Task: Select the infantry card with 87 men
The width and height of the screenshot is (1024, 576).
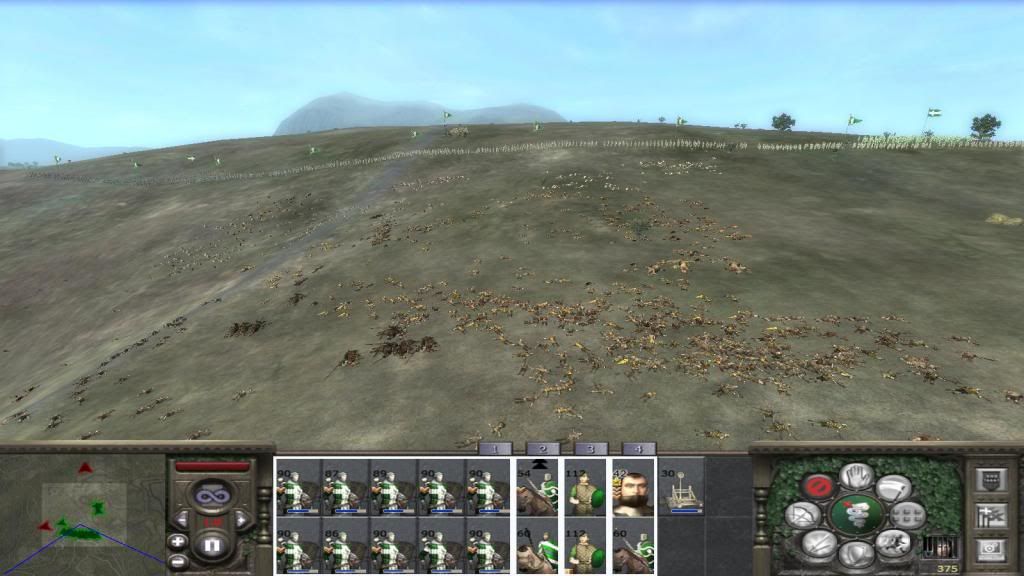Action: pyautogui.click(x=345, y=488)
